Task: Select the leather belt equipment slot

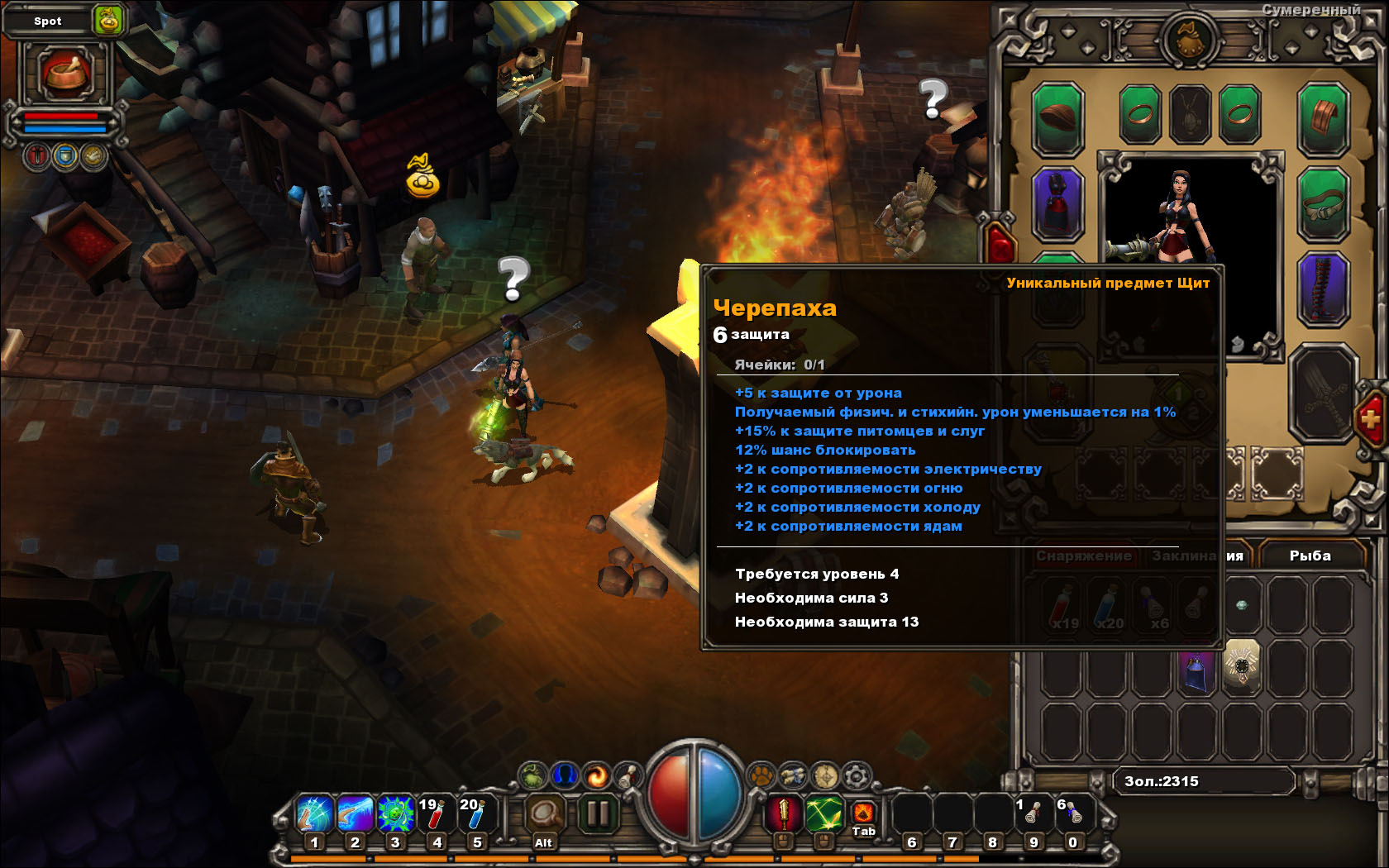Action: [x=1323, y=203]
